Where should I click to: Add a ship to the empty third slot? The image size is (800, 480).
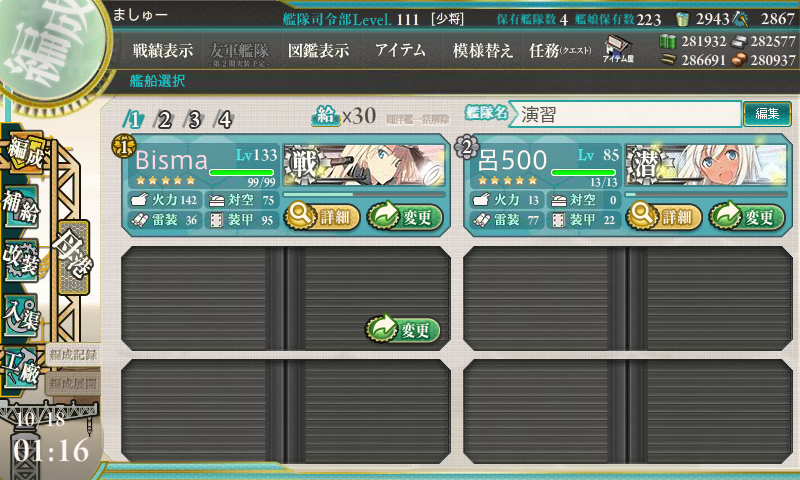coord(404,329)
